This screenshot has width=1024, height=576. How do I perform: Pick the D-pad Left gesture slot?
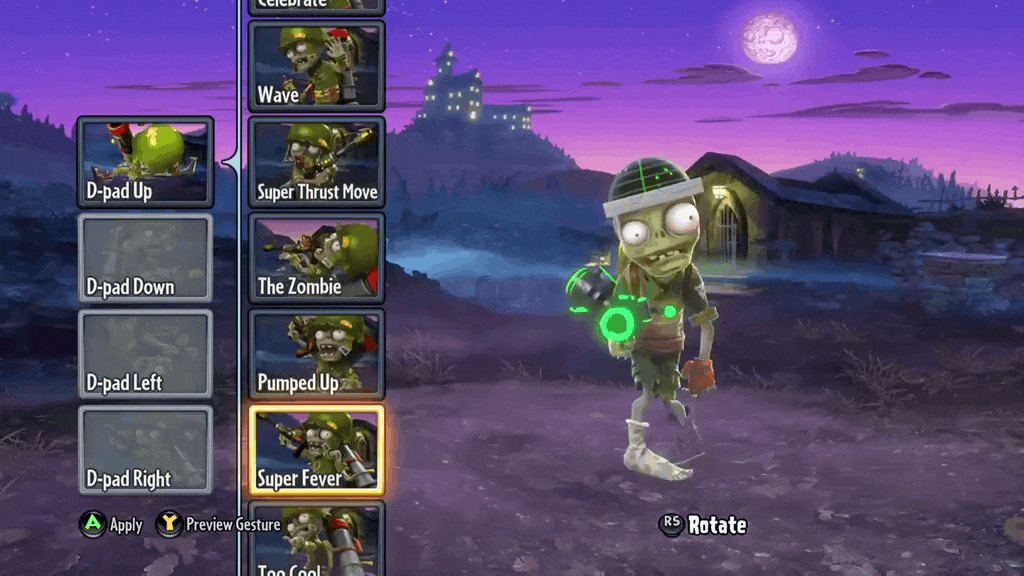[145, 354]
